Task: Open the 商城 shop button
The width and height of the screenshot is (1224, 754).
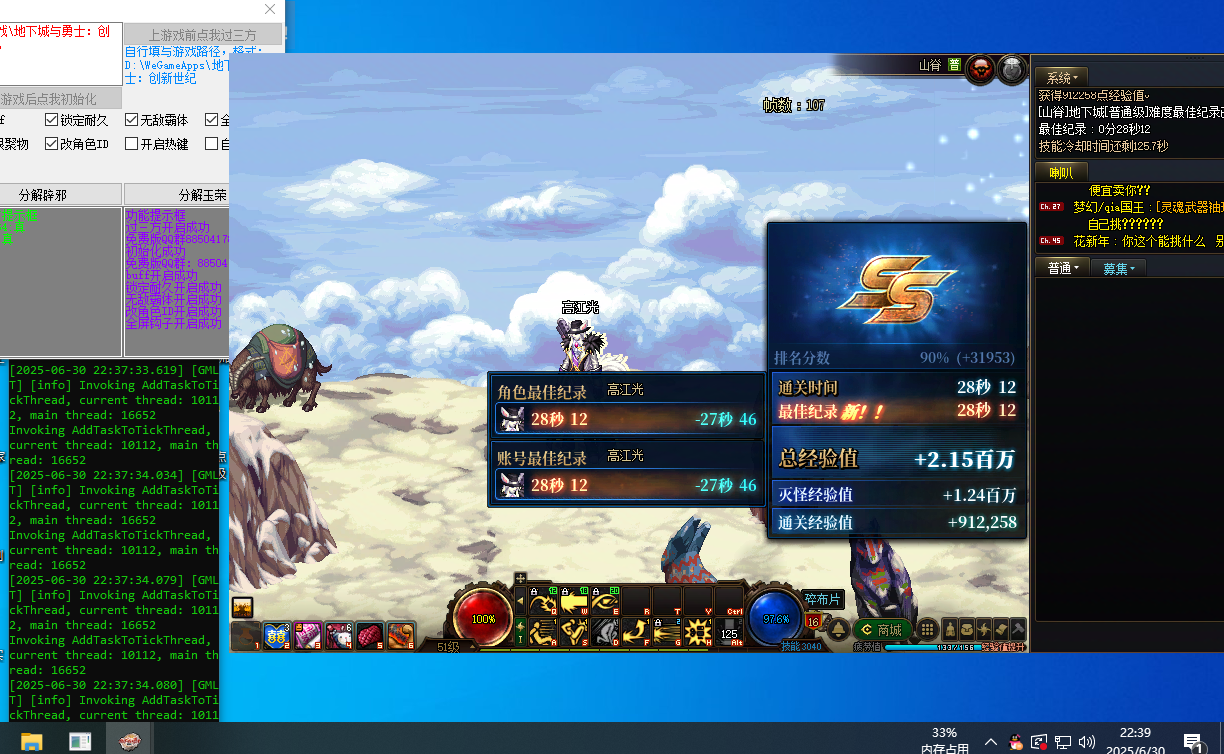Action: pyautogui.click(x=880, y=630)
